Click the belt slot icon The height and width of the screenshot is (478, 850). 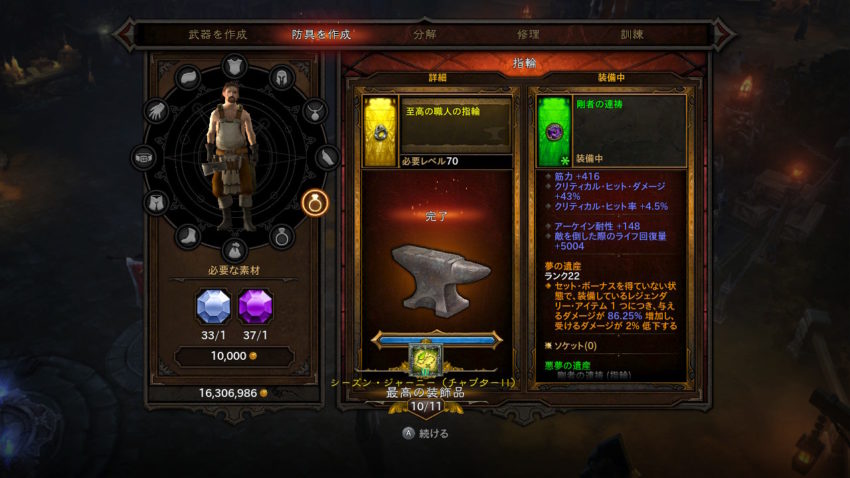click(143, 158)
